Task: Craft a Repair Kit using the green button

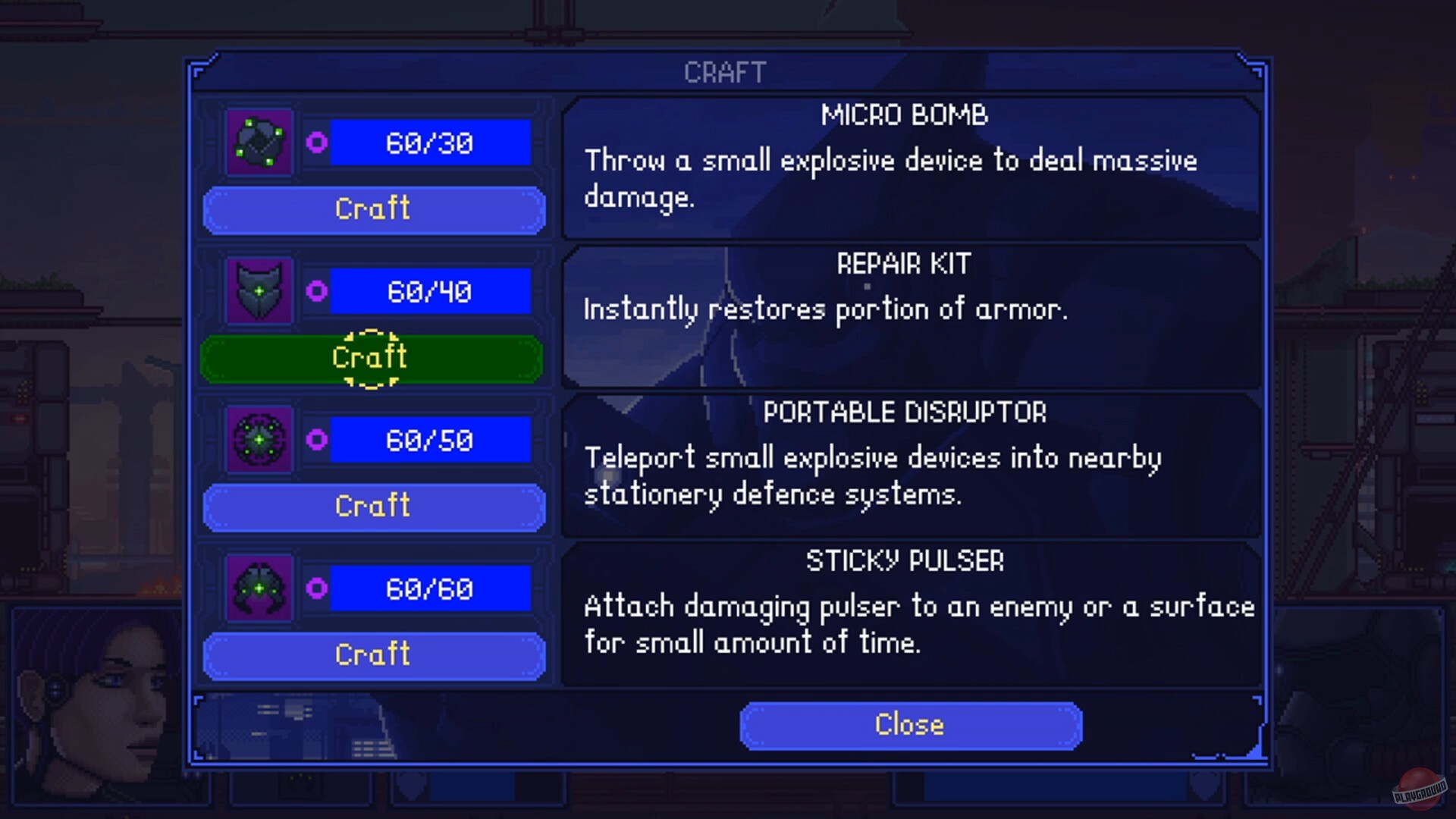Action: [x=373, y=356]
